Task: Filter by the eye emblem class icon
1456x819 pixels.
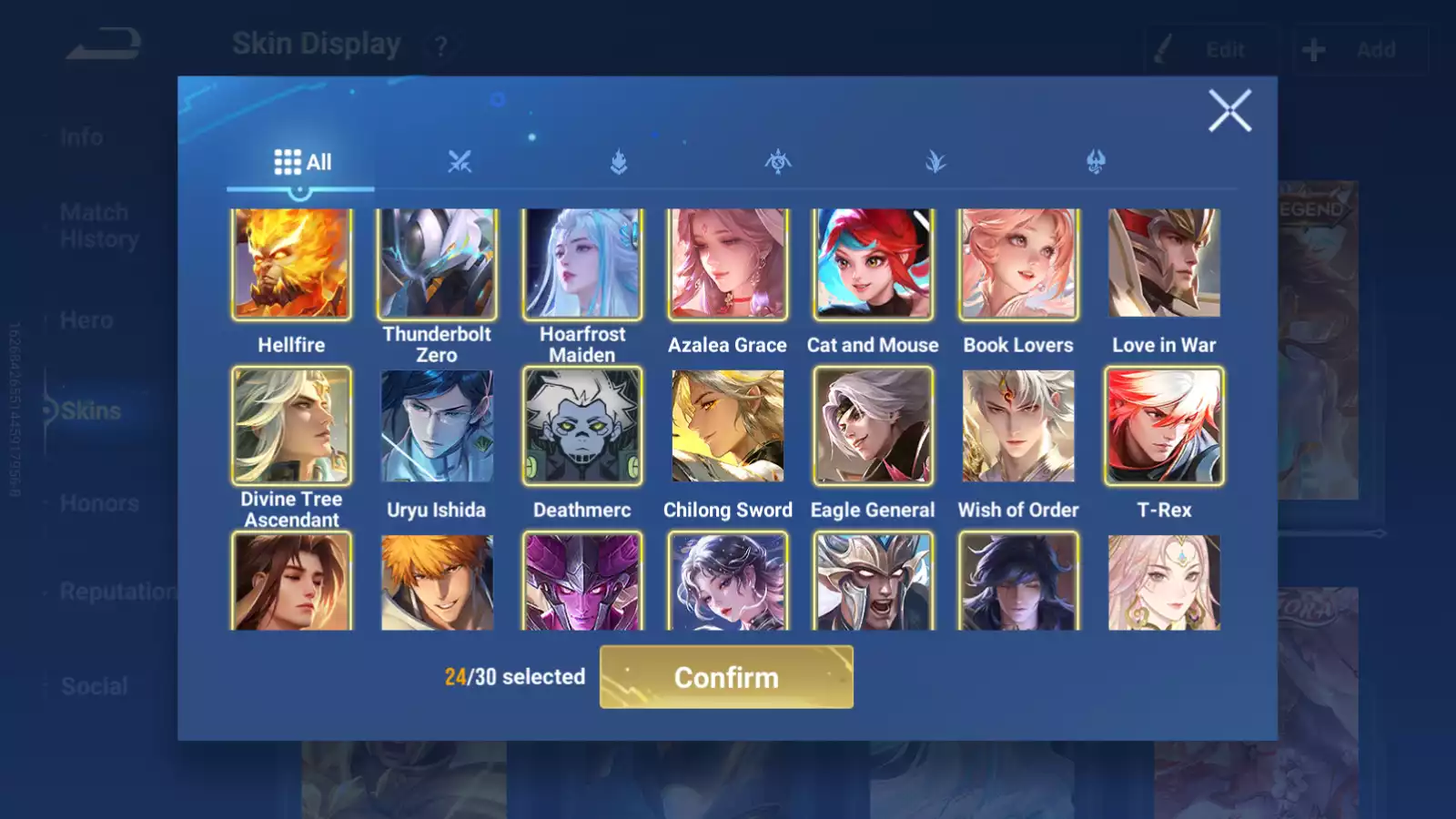Action: [776, 161]
